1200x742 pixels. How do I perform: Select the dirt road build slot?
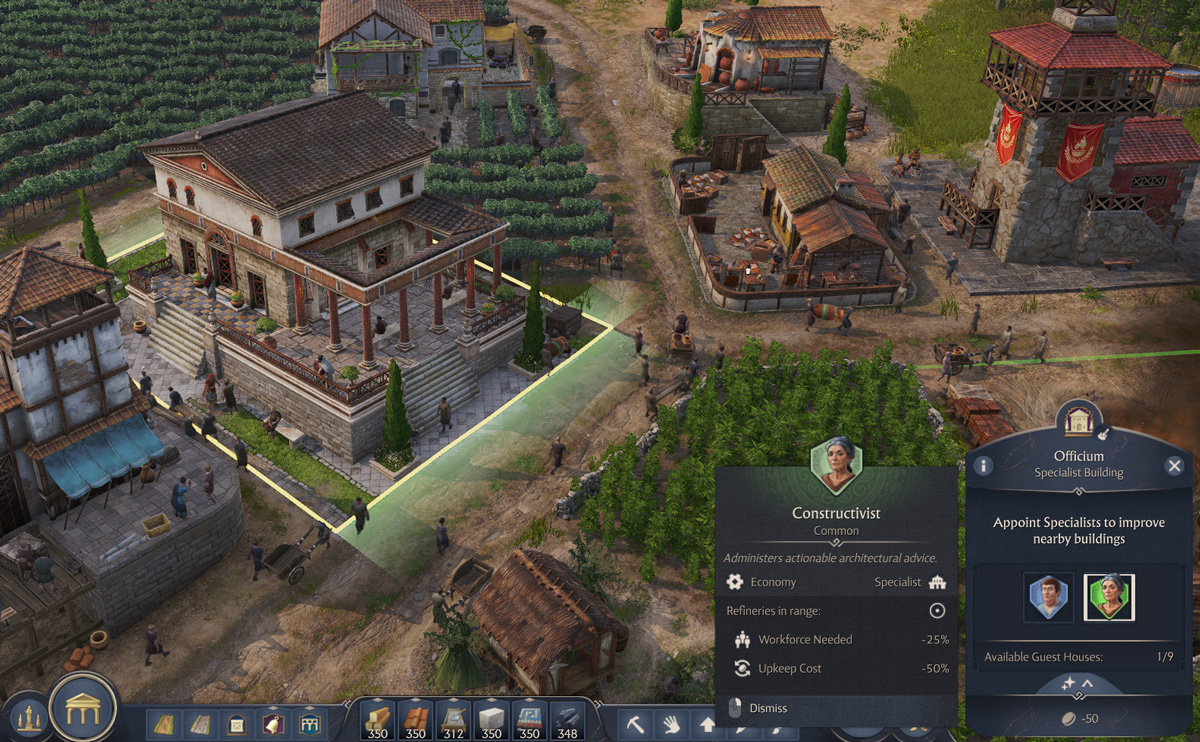pos(164,723)
